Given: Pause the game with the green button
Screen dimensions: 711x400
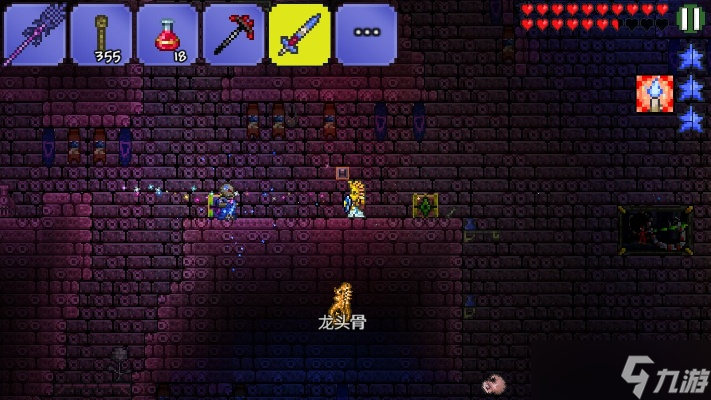Looking at the screenshot, I should tap(690, 18).
